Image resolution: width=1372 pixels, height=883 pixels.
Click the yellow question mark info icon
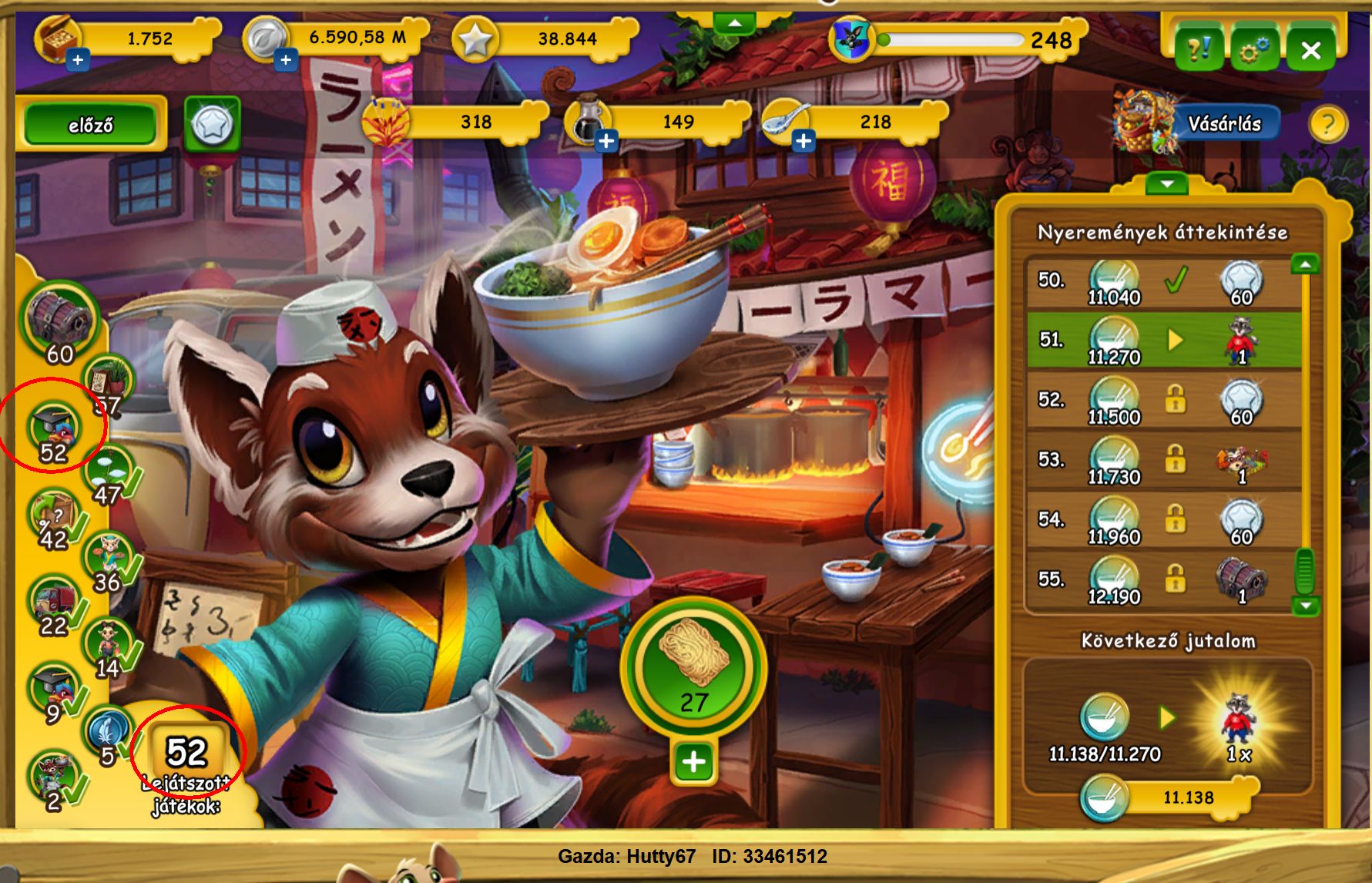(1327, 124)
